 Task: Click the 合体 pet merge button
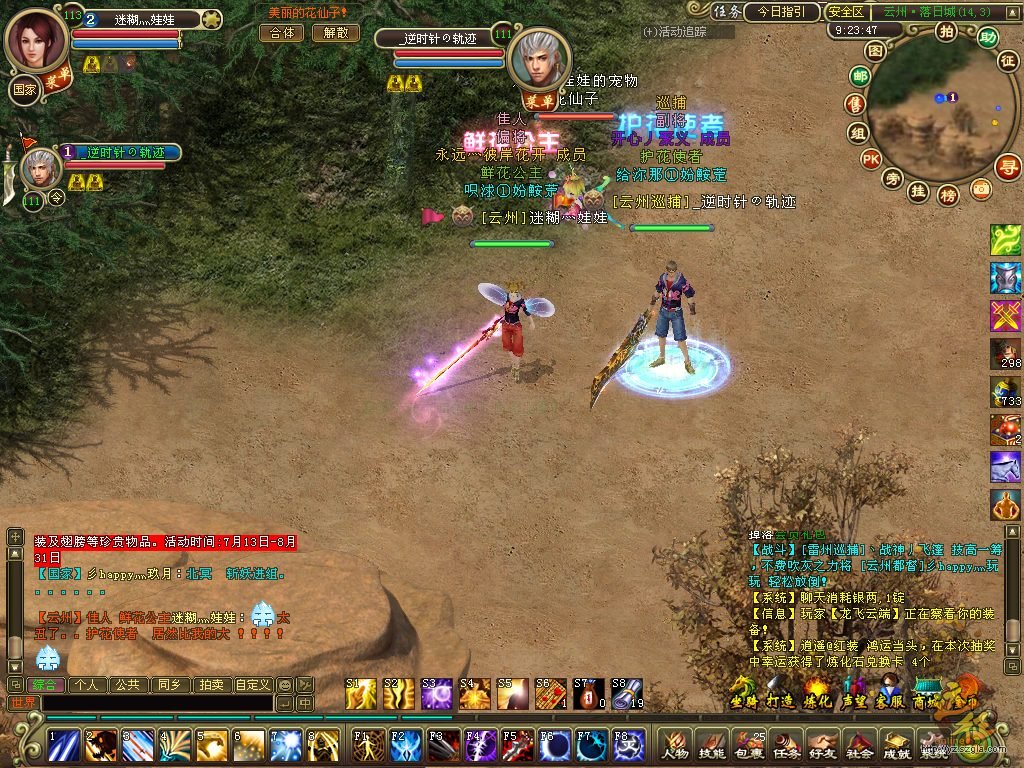point(281,32)
